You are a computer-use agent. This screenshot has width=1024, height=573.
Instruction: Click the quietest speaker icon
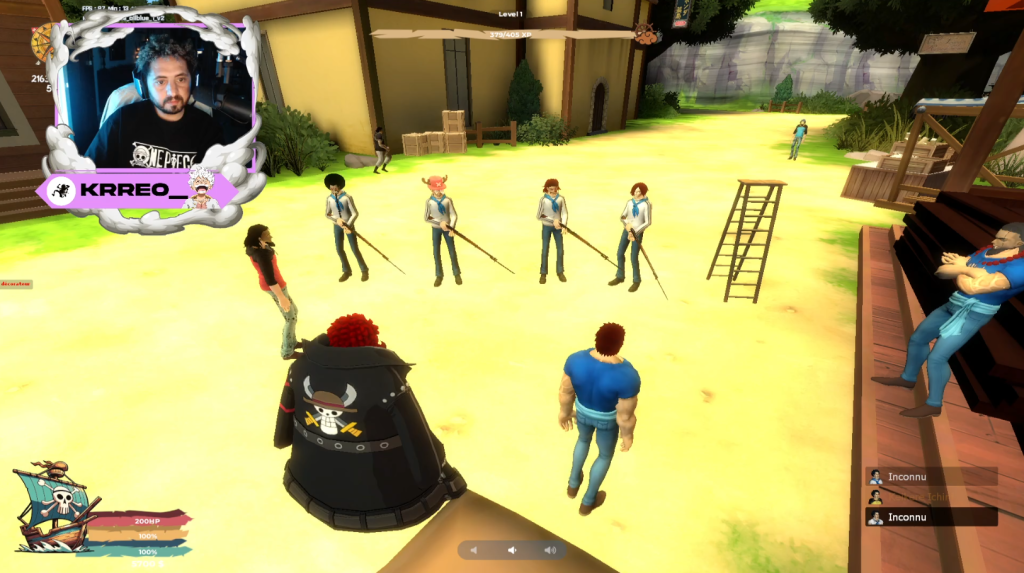(474, 550)
